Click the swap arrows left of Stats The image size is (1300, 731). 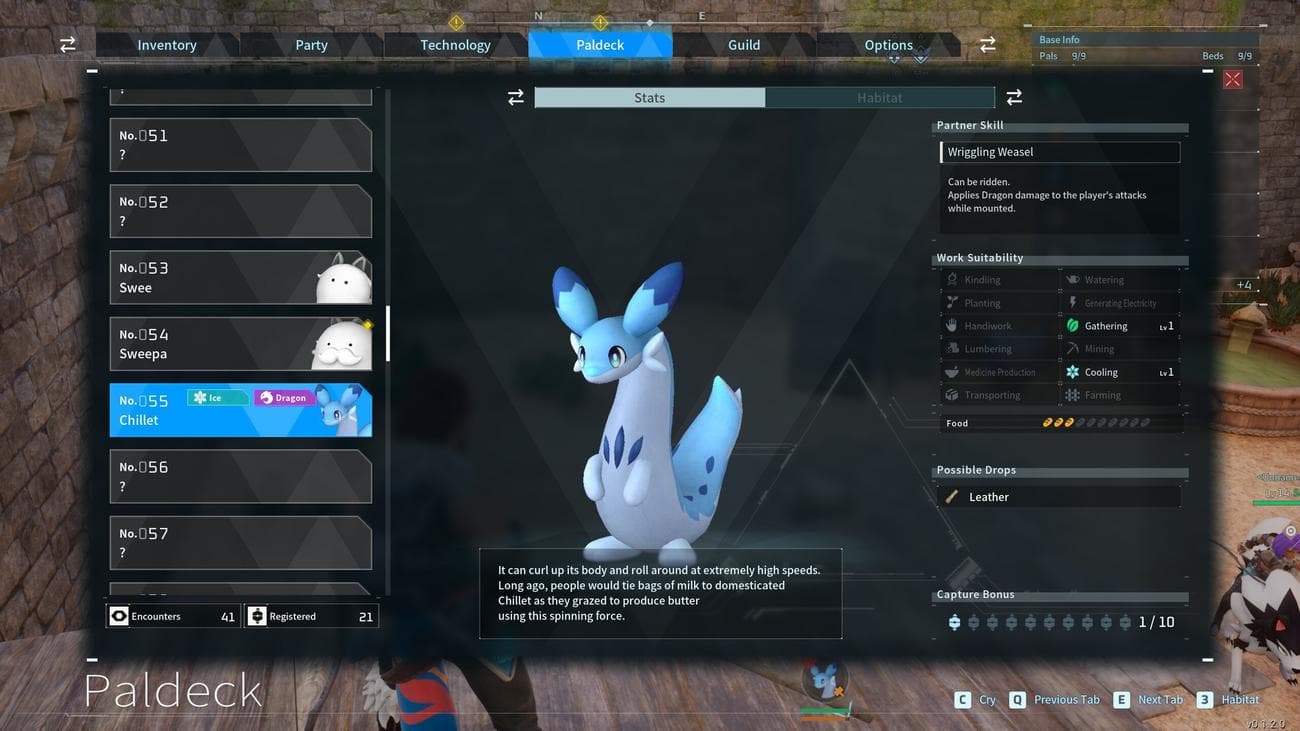click(x=516, y=97)
